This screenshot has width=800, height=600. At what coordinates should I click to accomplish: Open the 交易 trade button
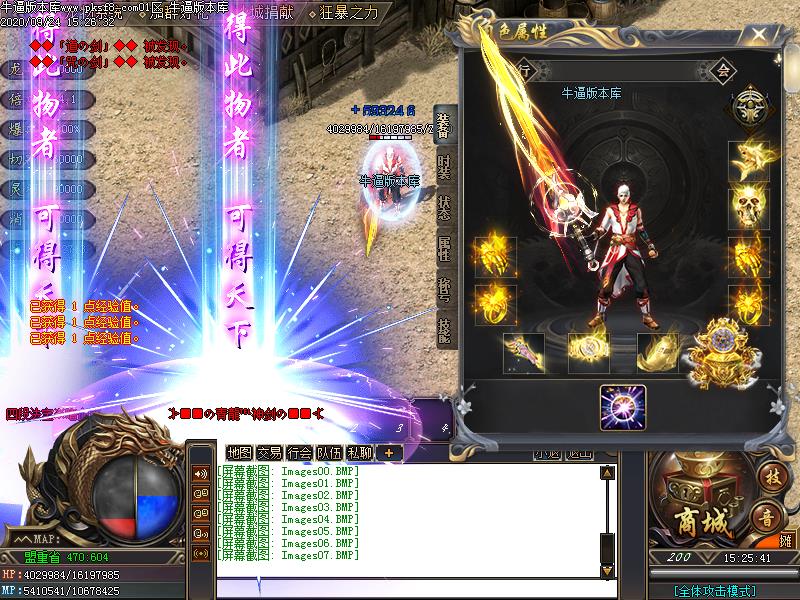[x=269, y=452]
